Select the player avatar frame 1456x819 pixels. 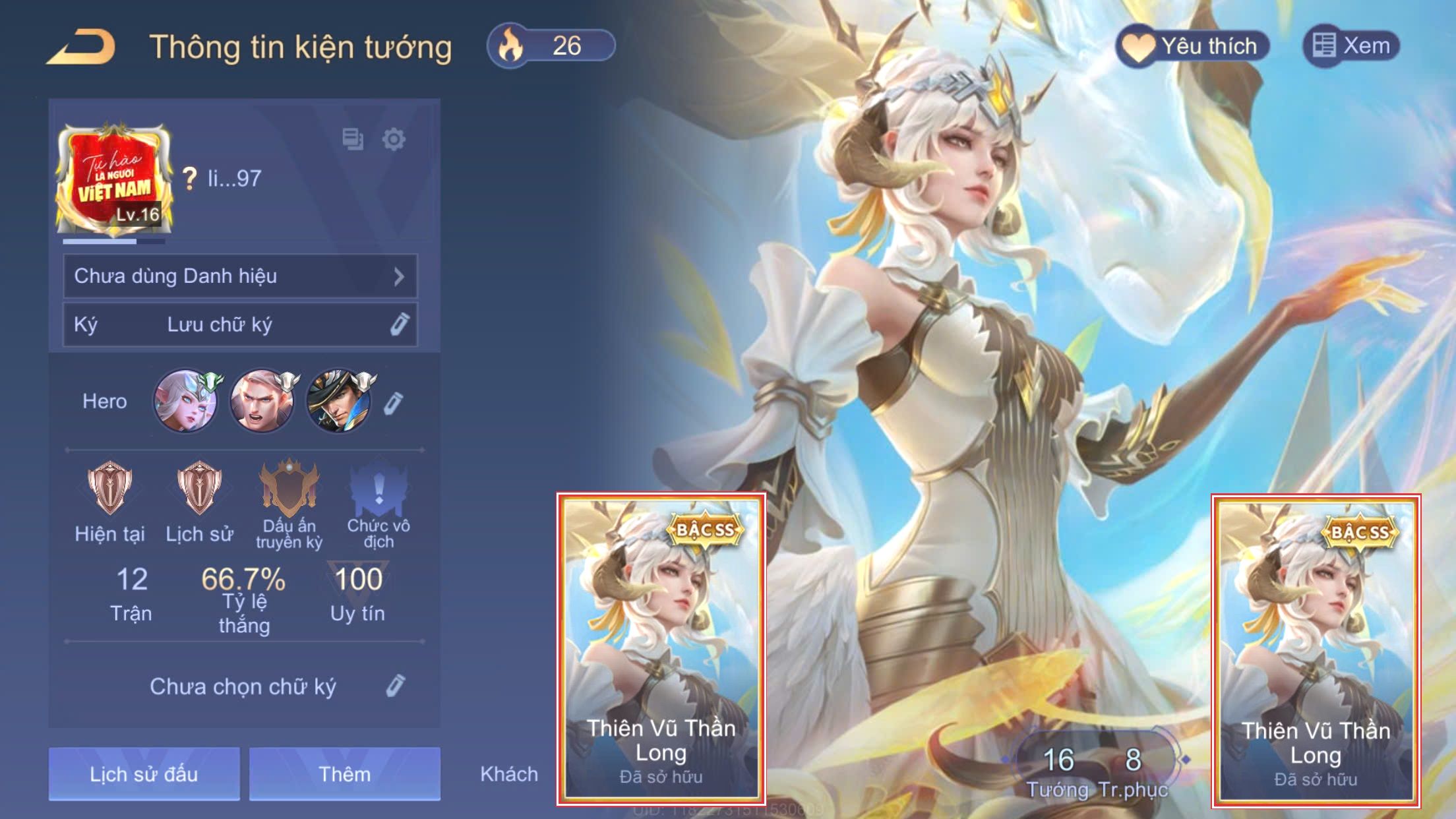(114, 178)
